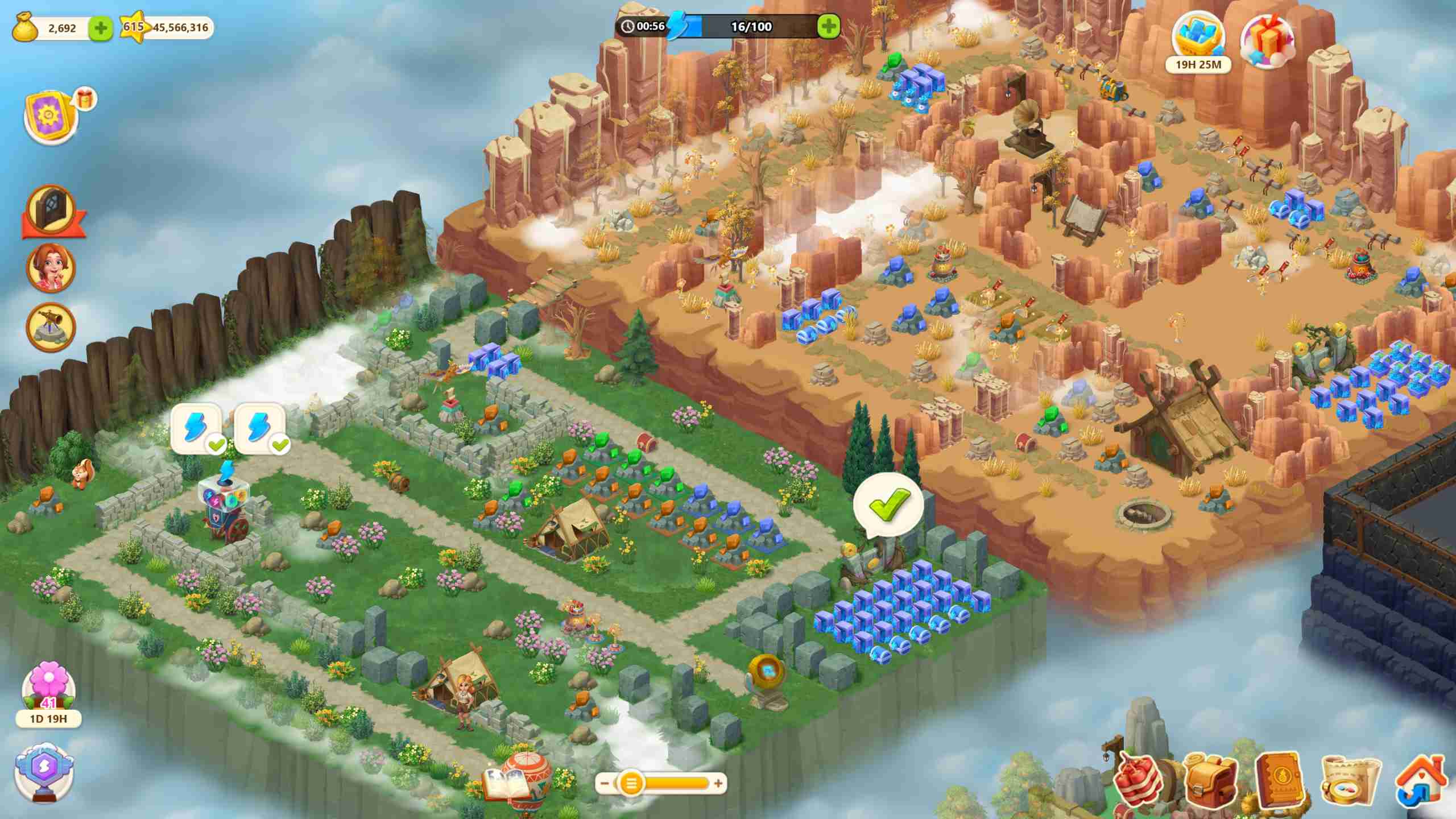Click the orange zoom slider handle

(x=630, y=784)
